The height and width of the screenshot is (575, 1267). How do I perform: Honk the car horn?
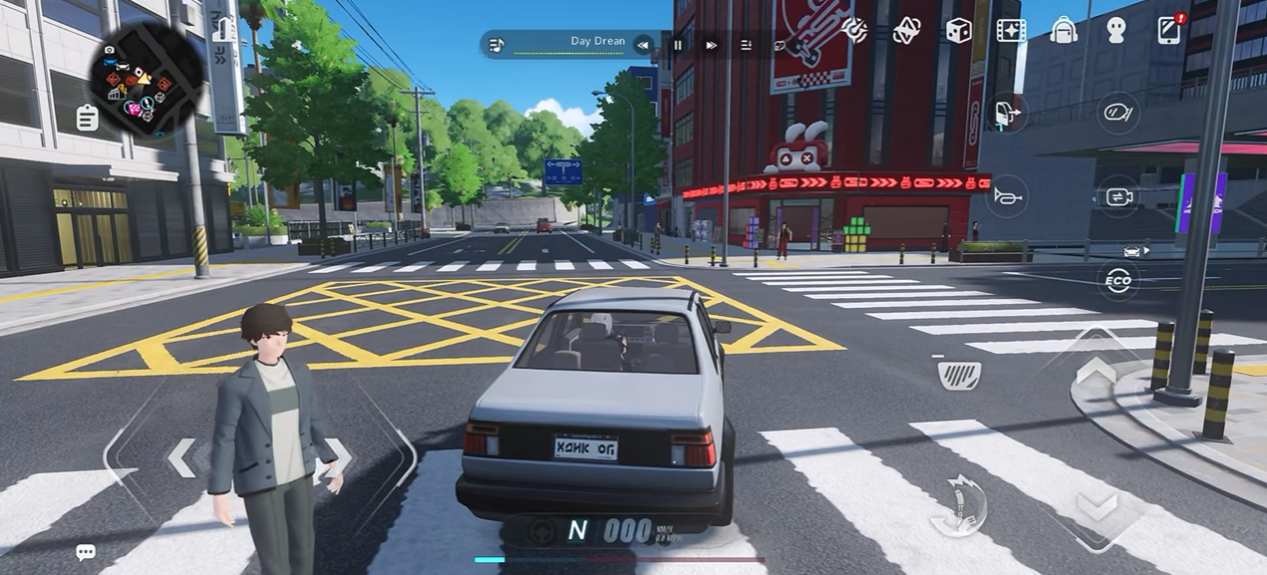click(1007, 196)
